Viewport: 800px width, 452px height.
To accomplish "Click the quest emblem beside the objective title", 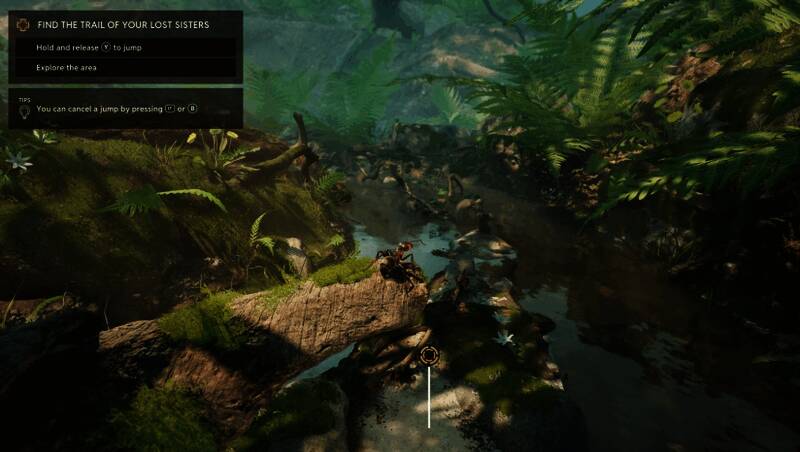I will (x=24, y=24).
